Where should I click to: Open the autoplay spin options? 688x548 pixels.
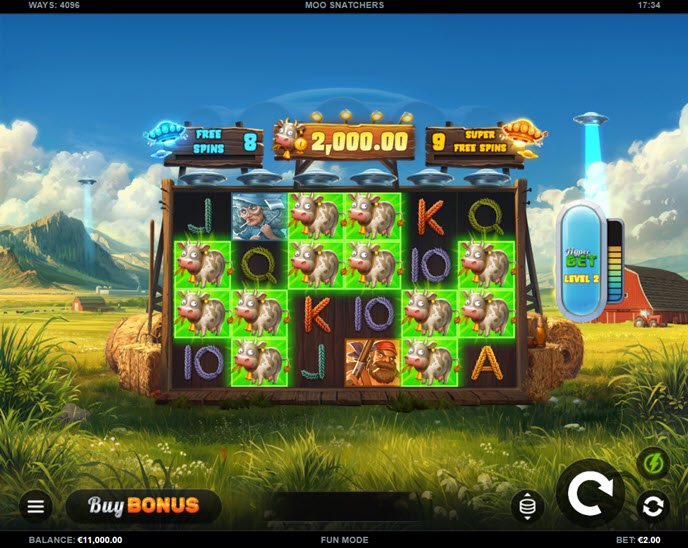653,507
